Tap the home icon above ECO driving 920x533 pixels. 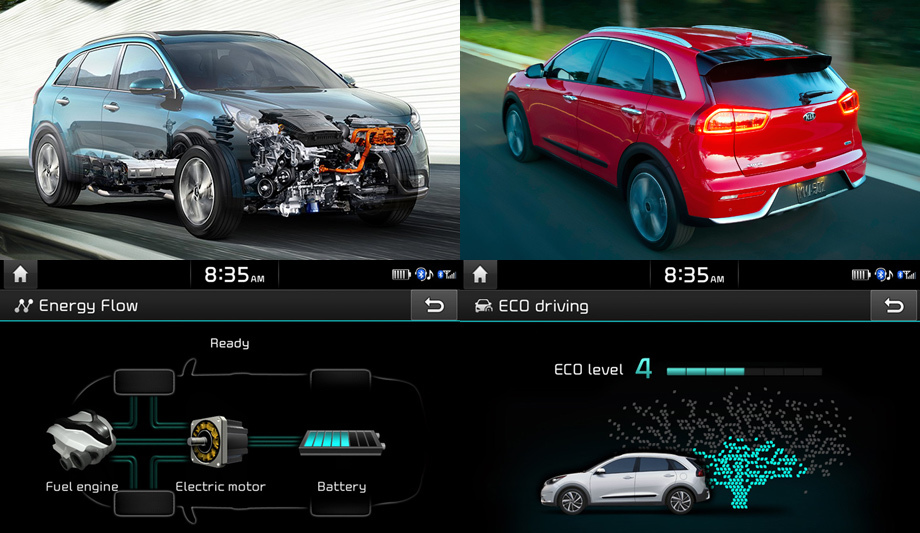479,274
